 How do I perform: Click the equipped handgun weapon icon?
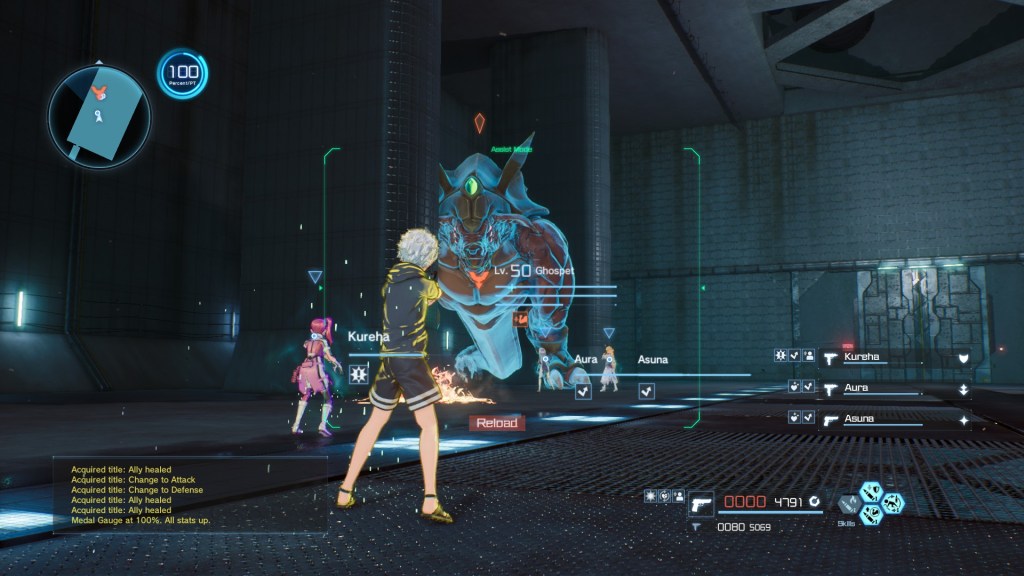[701, 502]
